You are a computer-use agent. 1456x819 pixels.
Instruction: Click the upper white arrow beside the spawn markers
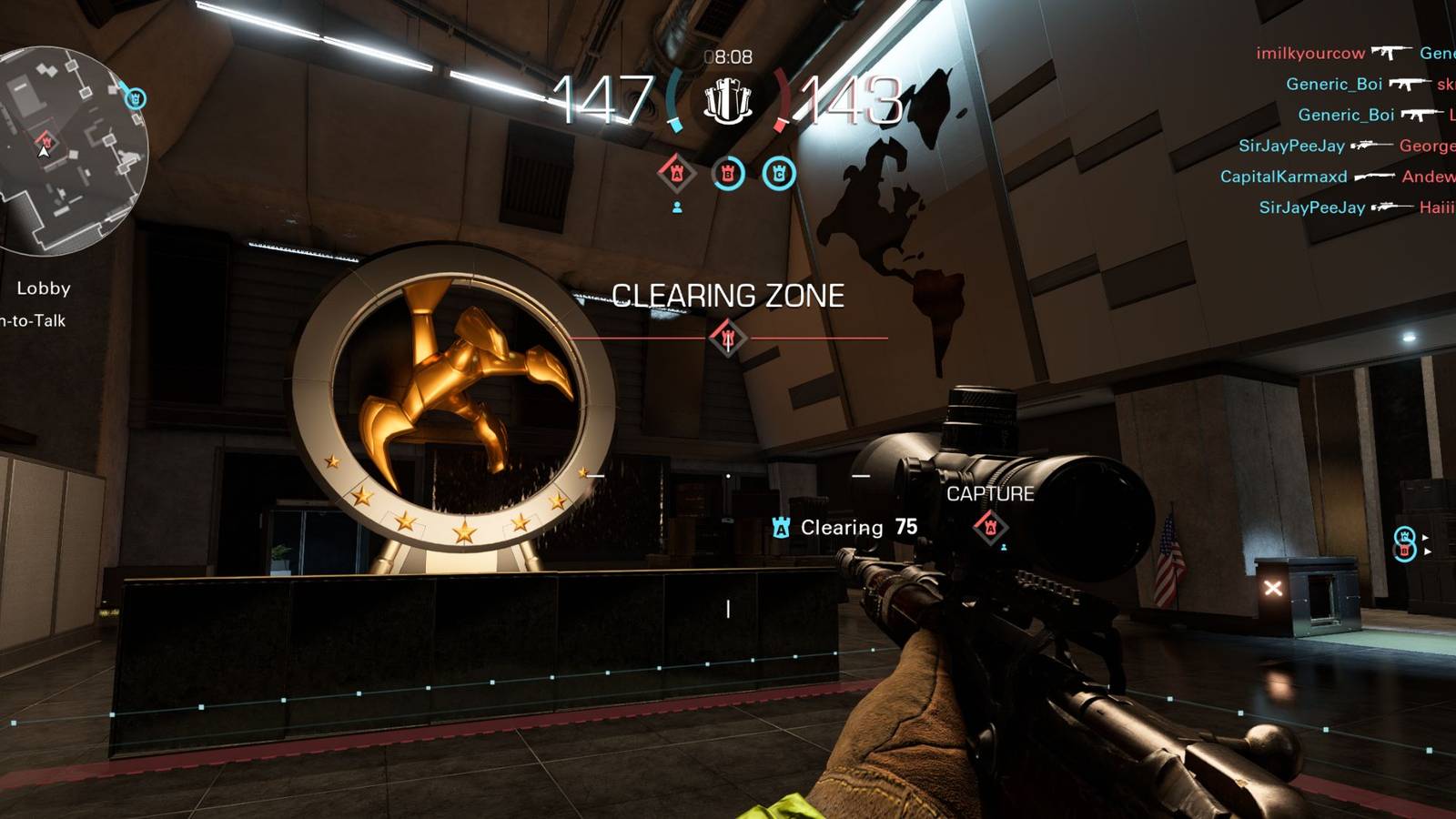click(1426, 535)
